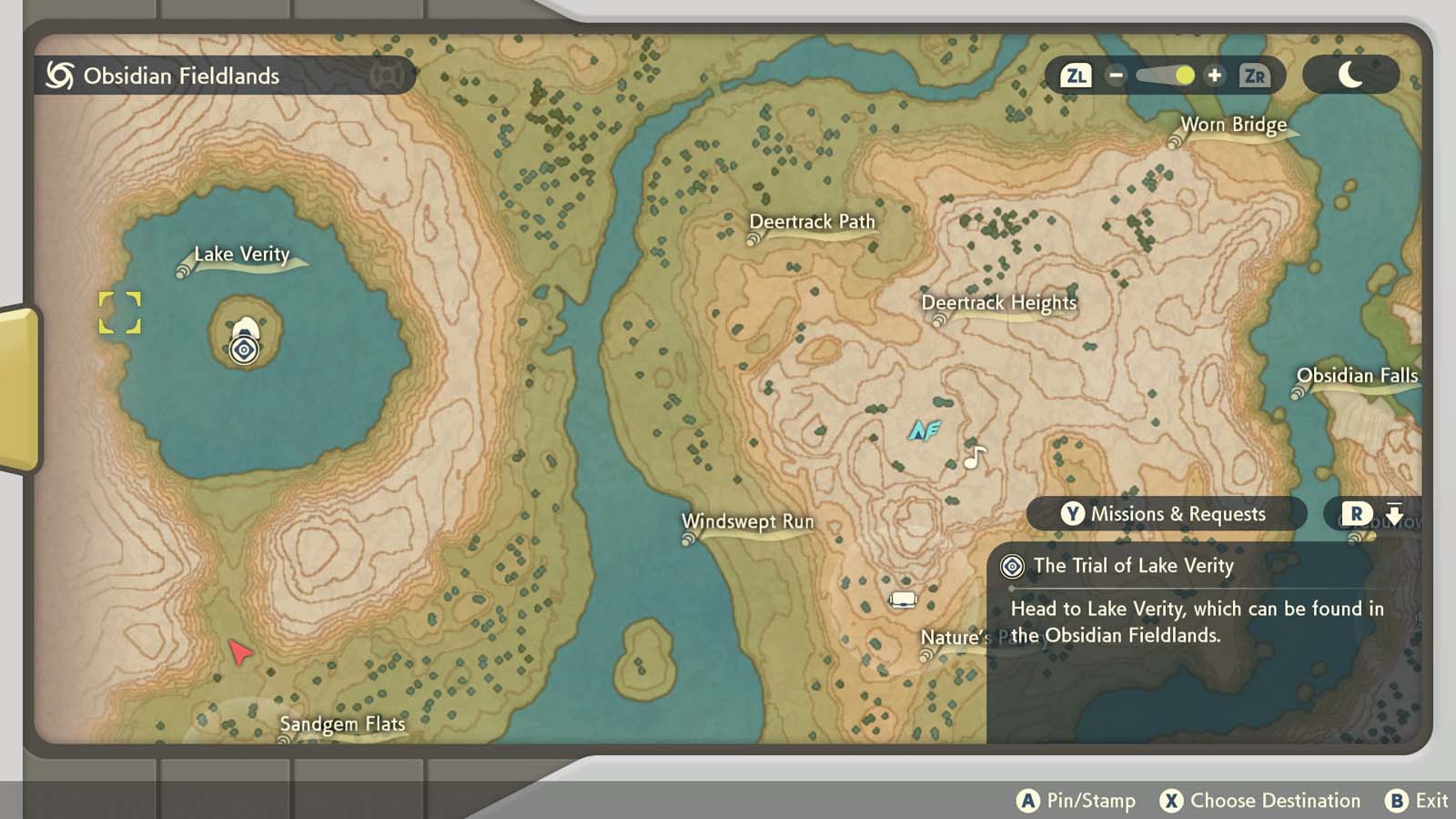Click the yellow selection brackets on Lake Verity

[x=119, y=313]
